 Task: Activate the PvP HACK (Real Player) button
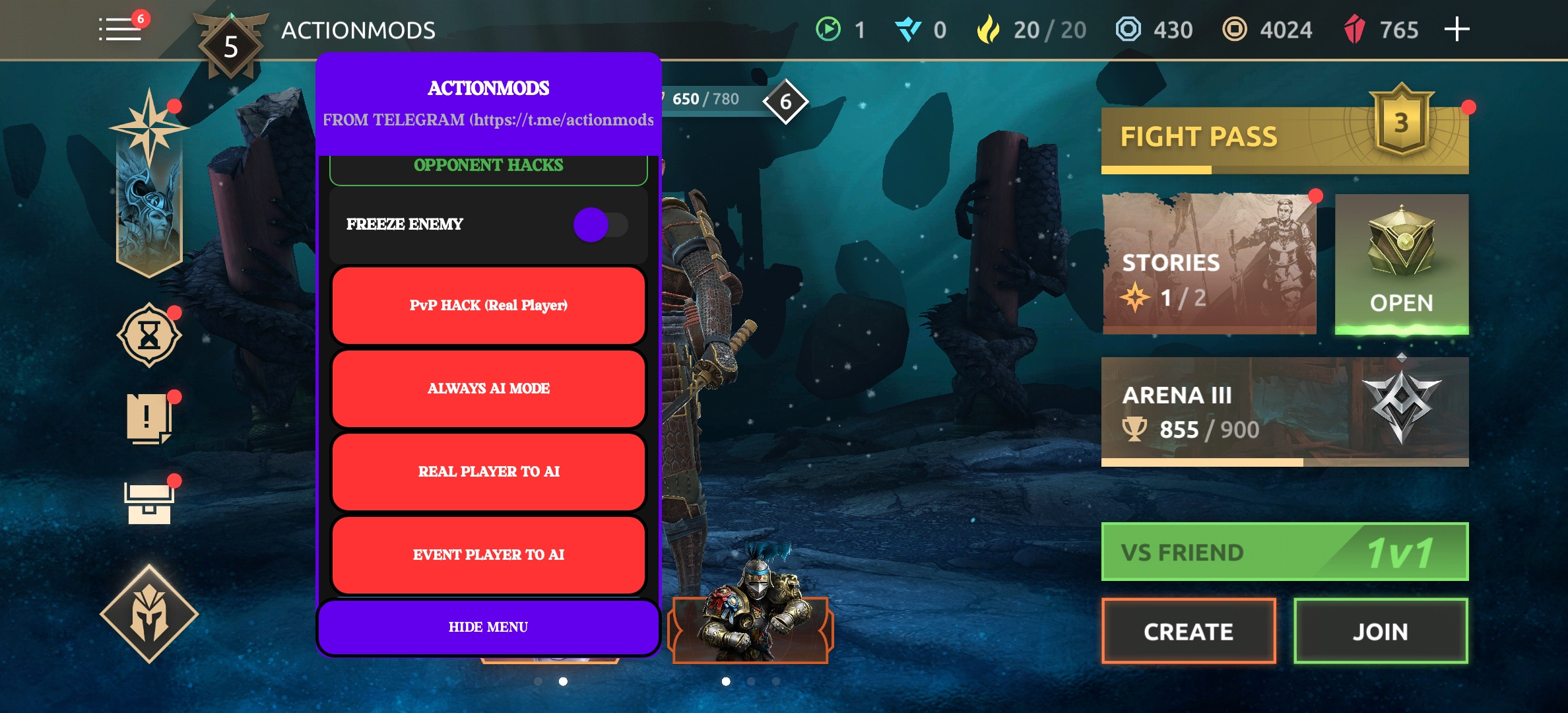(x=488, y=305)
